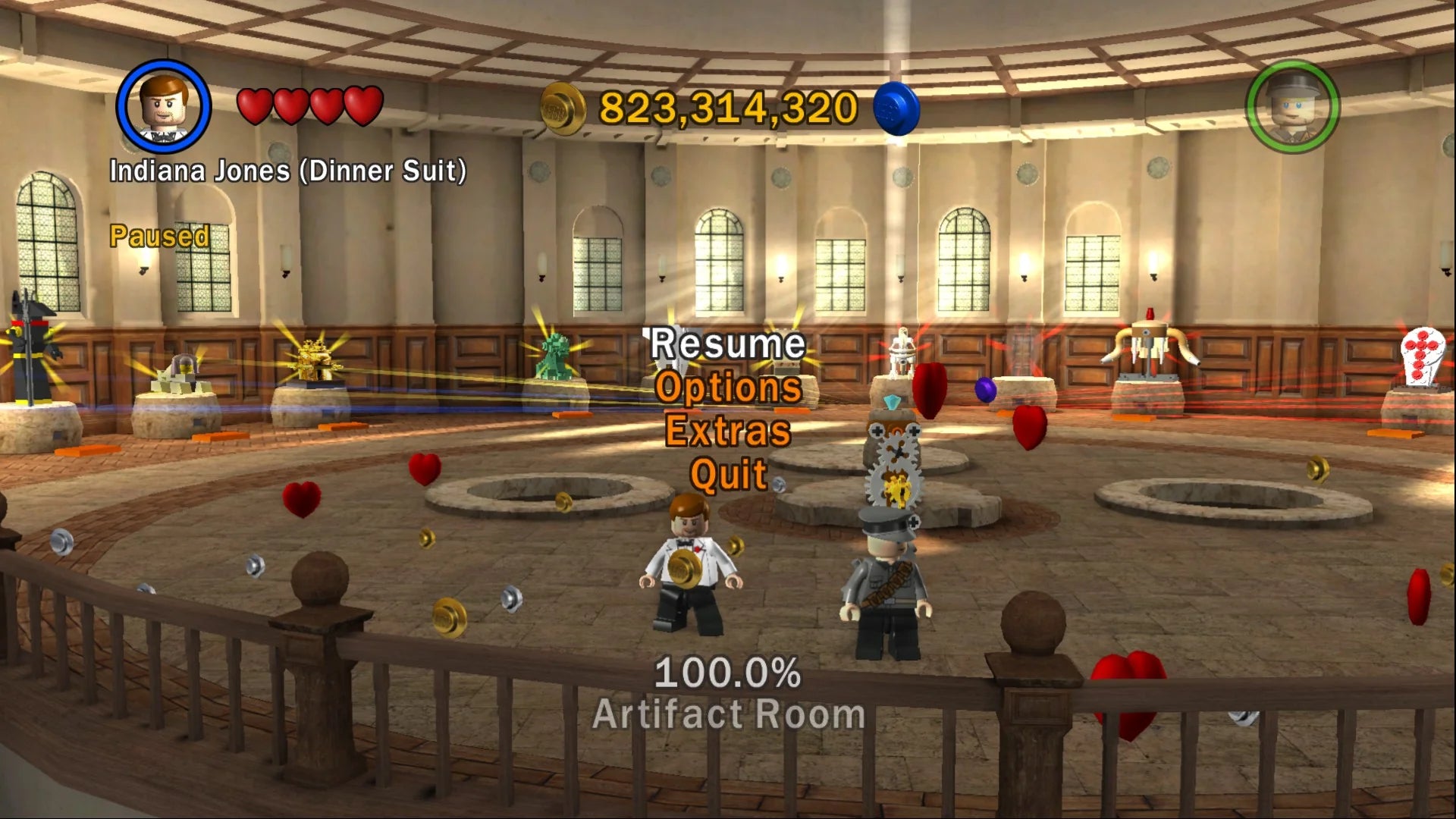Click the Indiana Jones (Dinner Suit) portrait icon
This screenshot has width=1456, height=819.
coord(162,108)
